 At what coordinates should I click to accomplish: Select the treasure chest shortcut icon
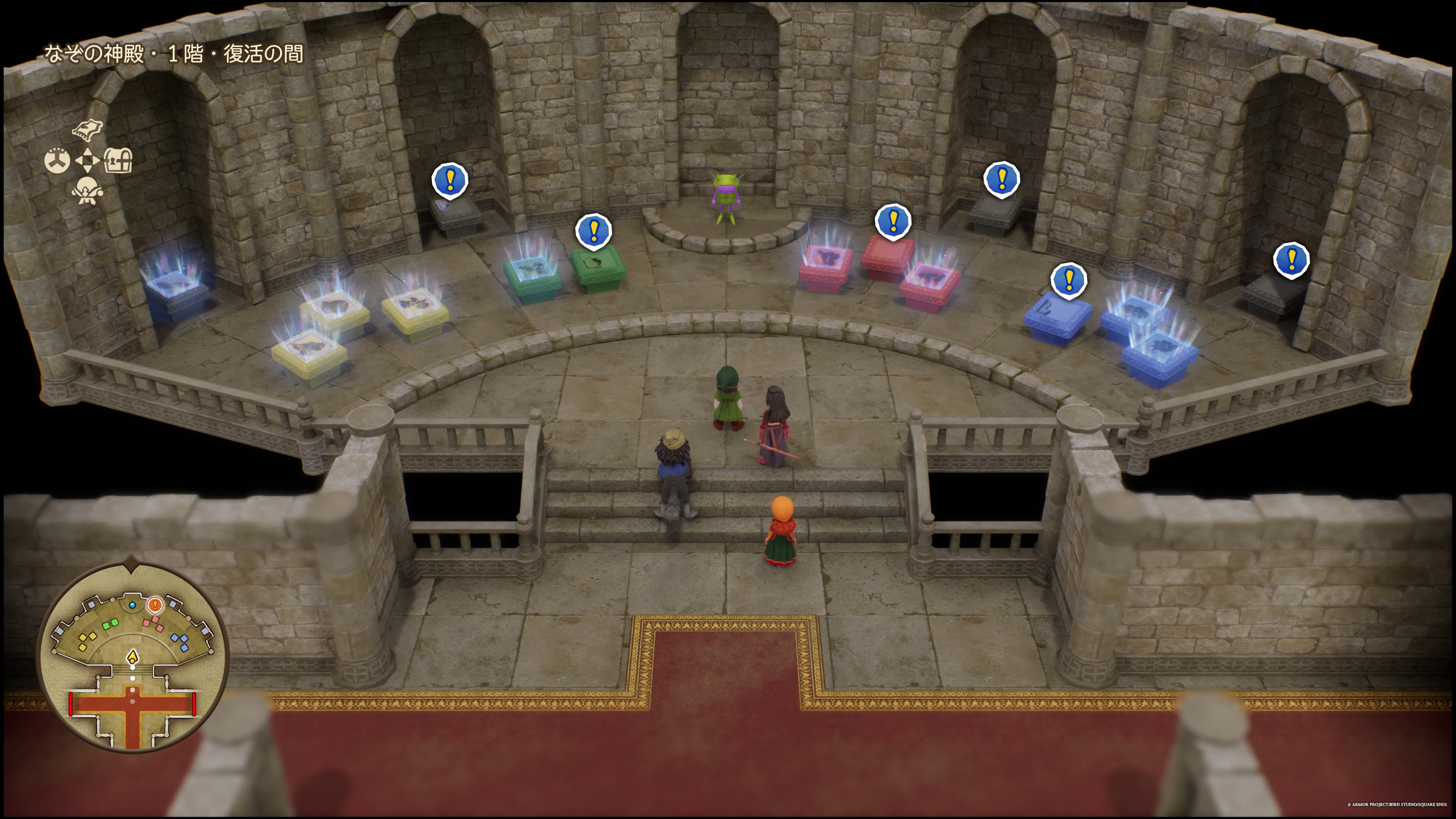[118, 160]
